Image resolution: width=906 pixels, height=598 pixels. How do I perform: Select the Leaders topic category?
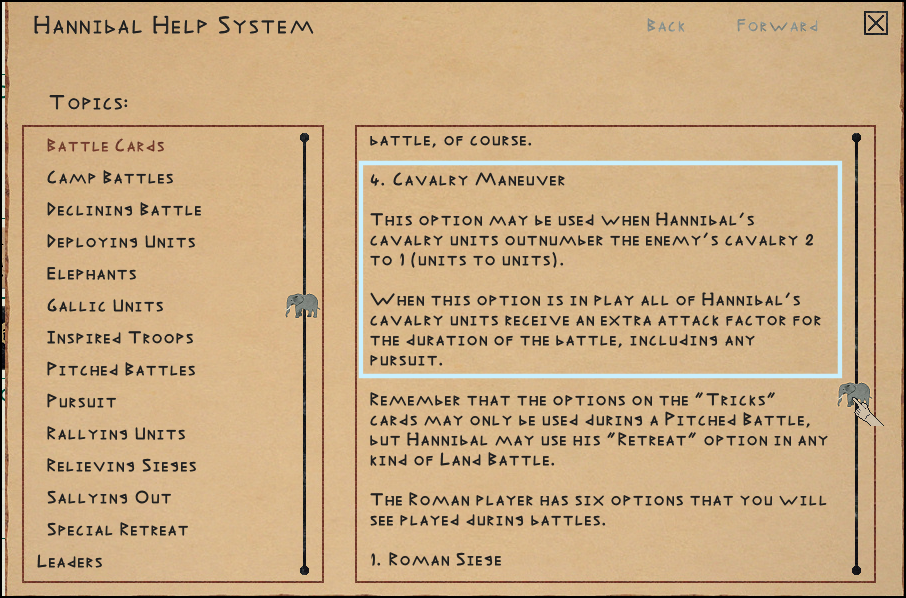click(70, 562)
